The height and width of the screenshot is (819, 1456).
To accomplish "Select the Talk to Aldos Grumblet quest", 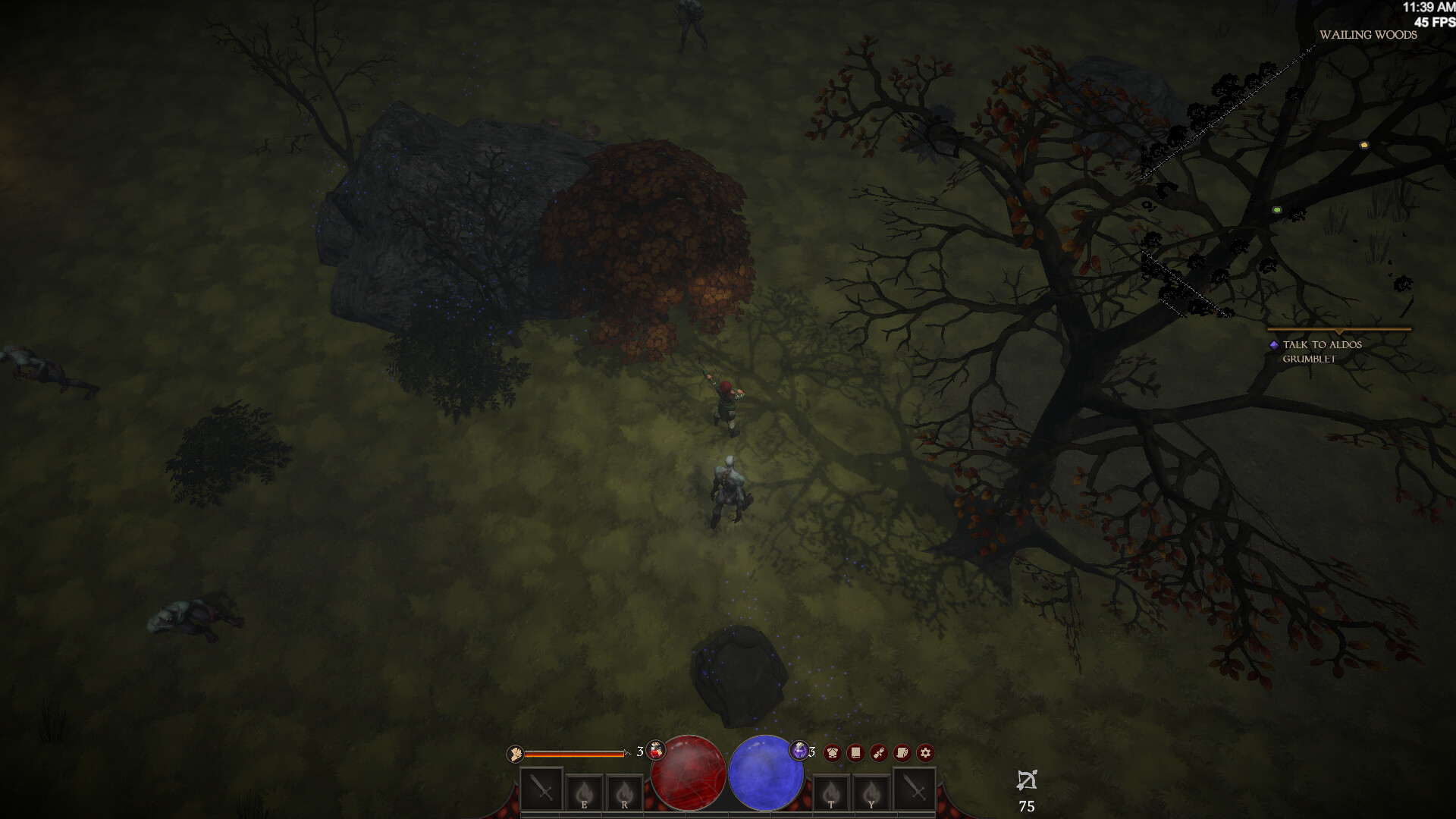I will [1321, 350].
